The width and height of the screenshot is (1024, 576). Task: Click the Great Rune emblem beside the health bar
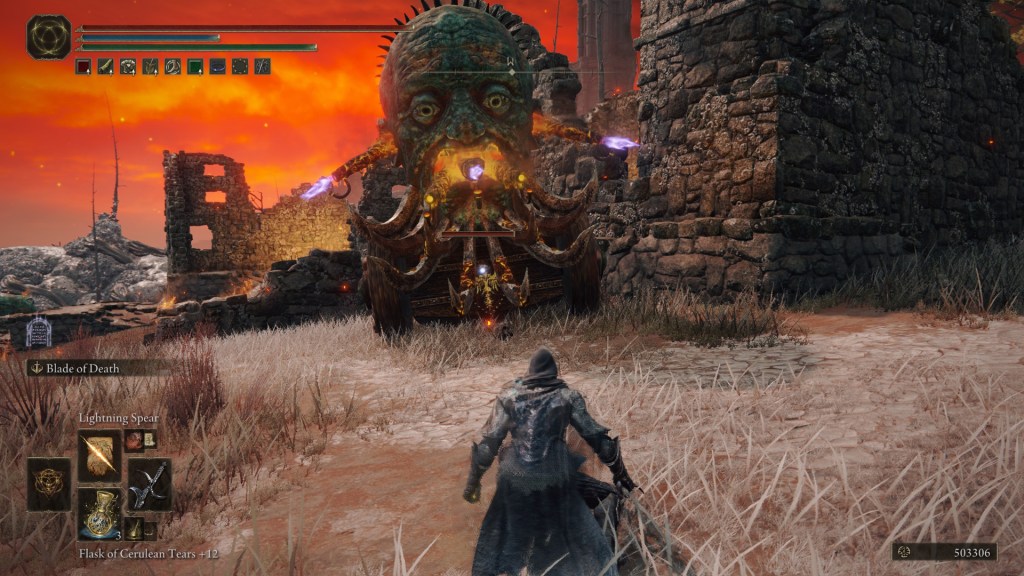(48, 37)
